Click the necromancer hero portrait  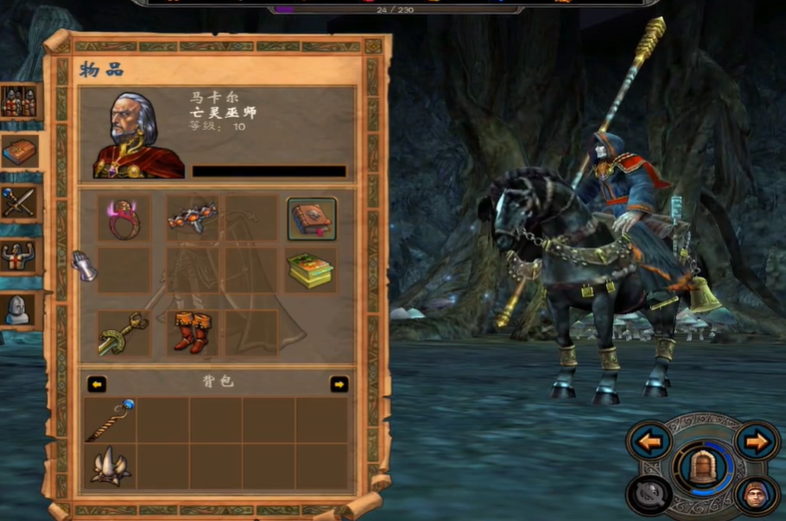138,135
